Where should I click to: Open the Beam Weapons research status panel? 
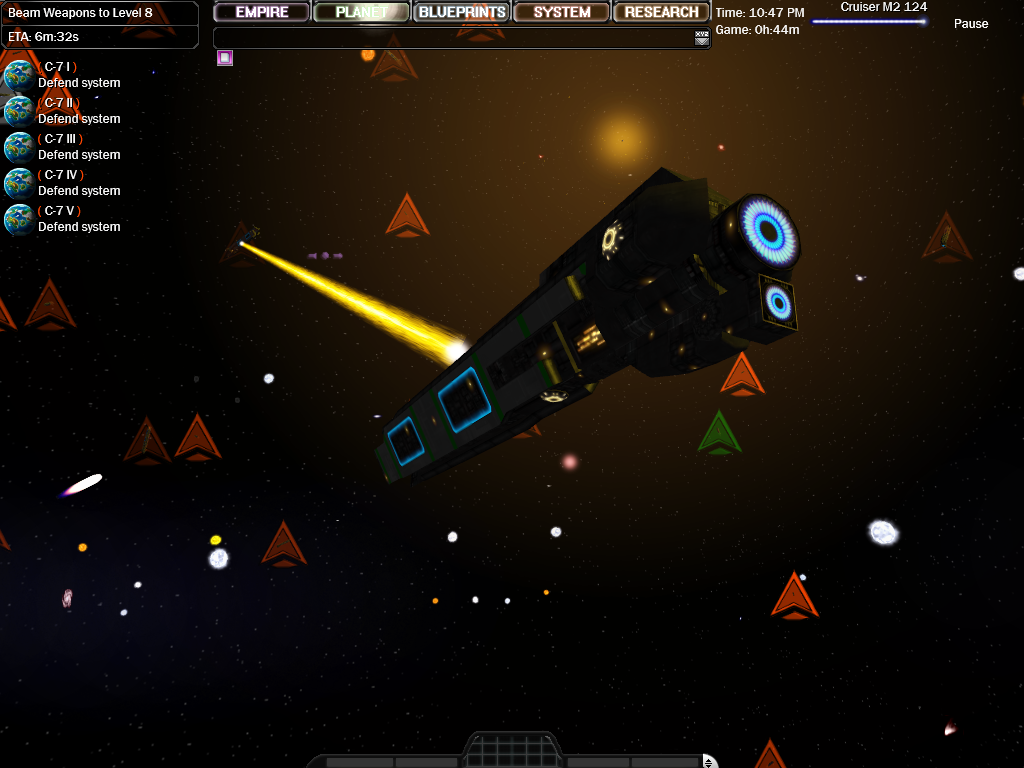[x=99, y=24]
